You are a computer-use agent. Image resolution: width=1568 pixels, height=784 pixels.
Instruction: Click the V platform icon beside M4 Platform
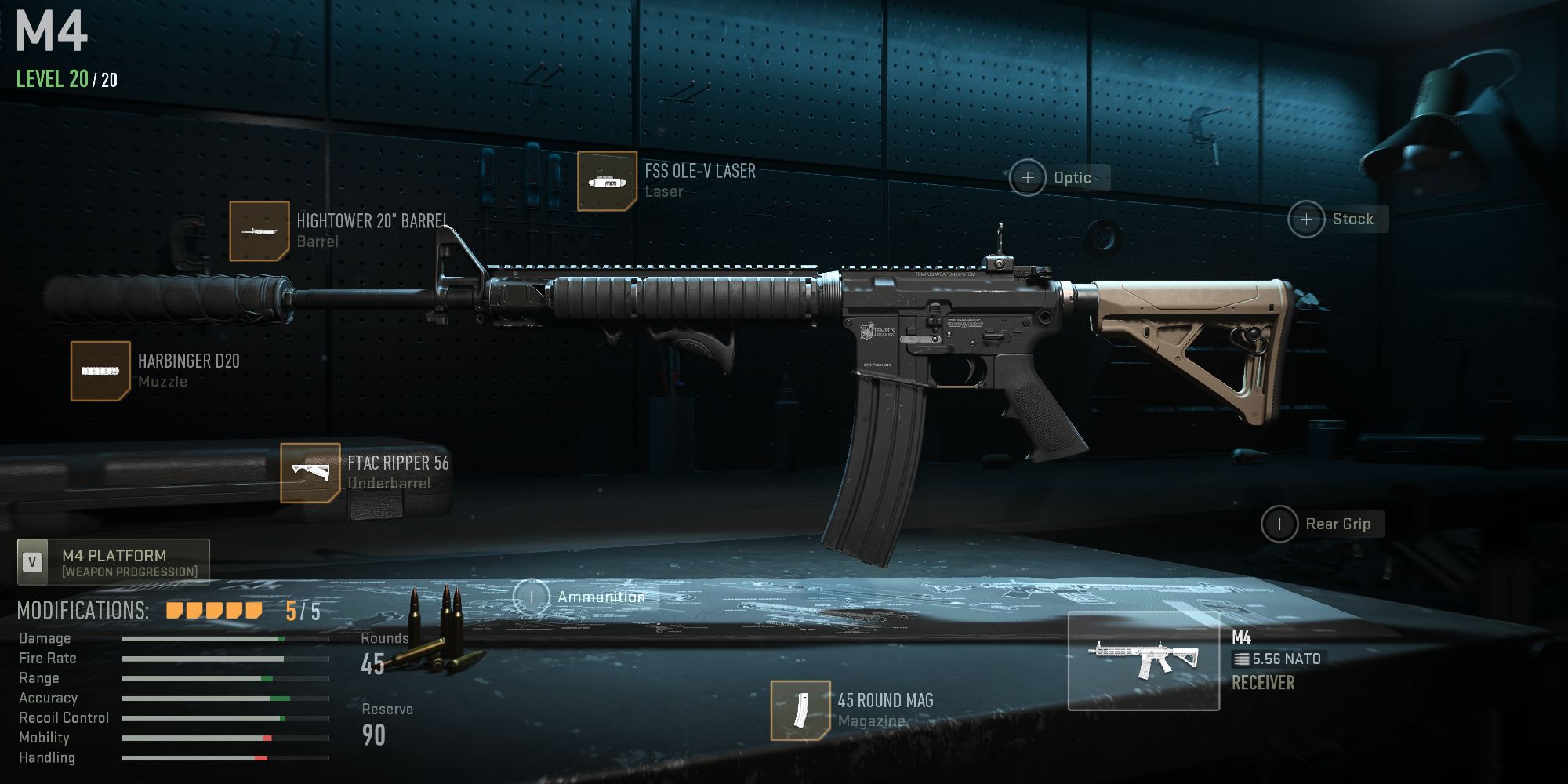coord(31,561)
